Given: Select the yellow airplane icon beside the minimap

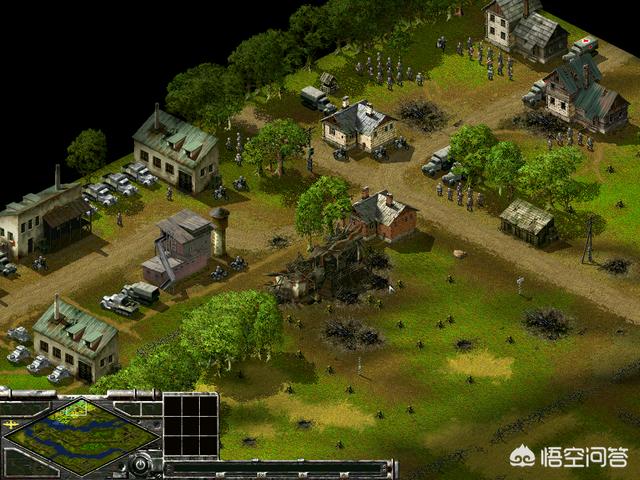Looking at the screenshot, I should point(10,423).
